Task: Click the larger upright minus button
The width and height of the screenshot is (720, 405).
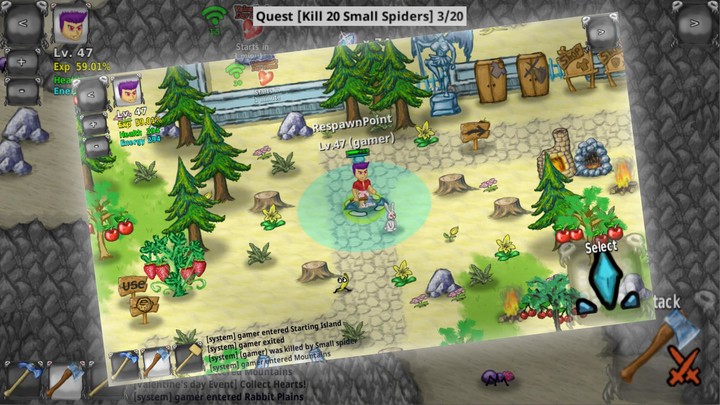Action: point(22,88)
